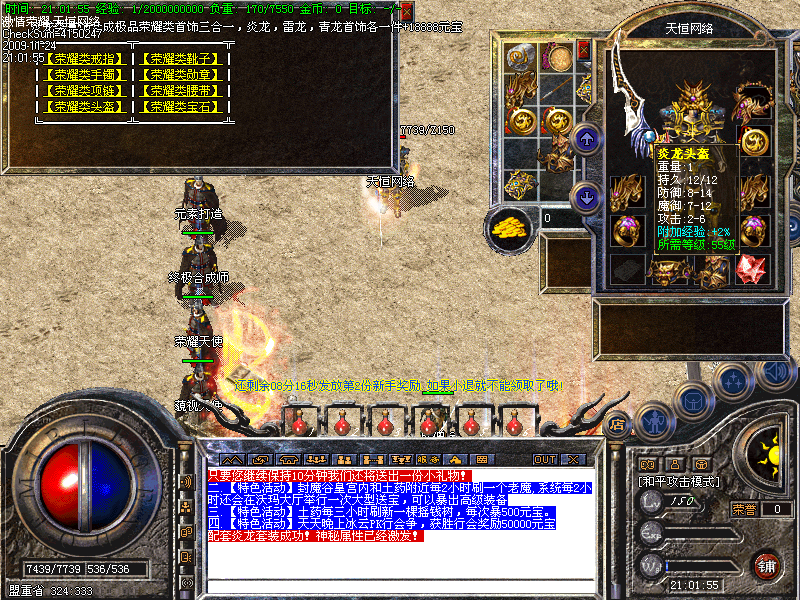Screen dimensions: 800x600
Task: Click the speaker sound button
Action: point(773,370)
